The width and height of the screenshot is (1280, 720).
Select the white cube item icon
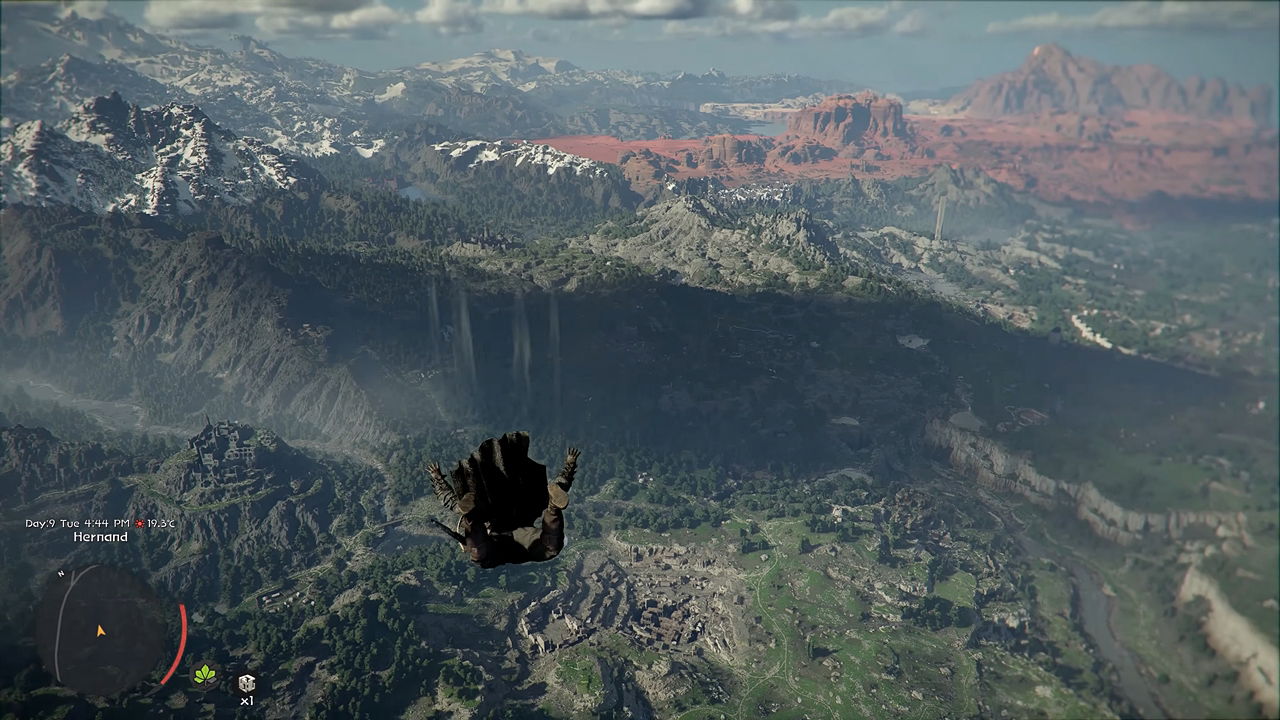[246, 683]
